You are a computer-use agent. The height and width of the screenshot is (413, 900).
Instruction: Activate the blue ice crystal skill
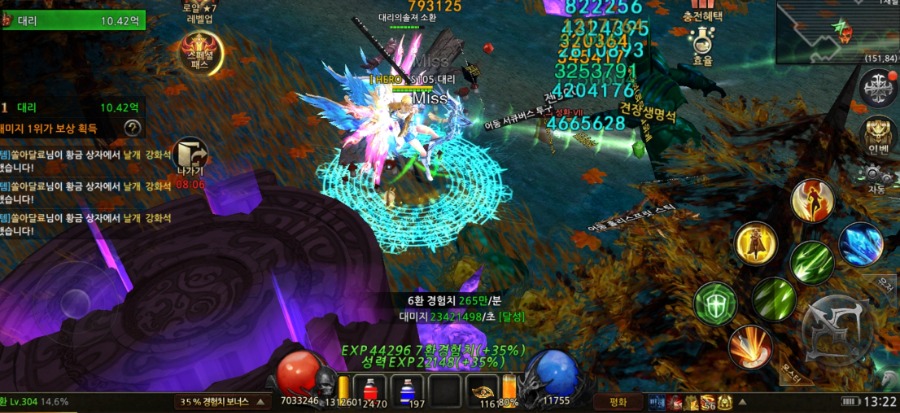click(860, 244)
